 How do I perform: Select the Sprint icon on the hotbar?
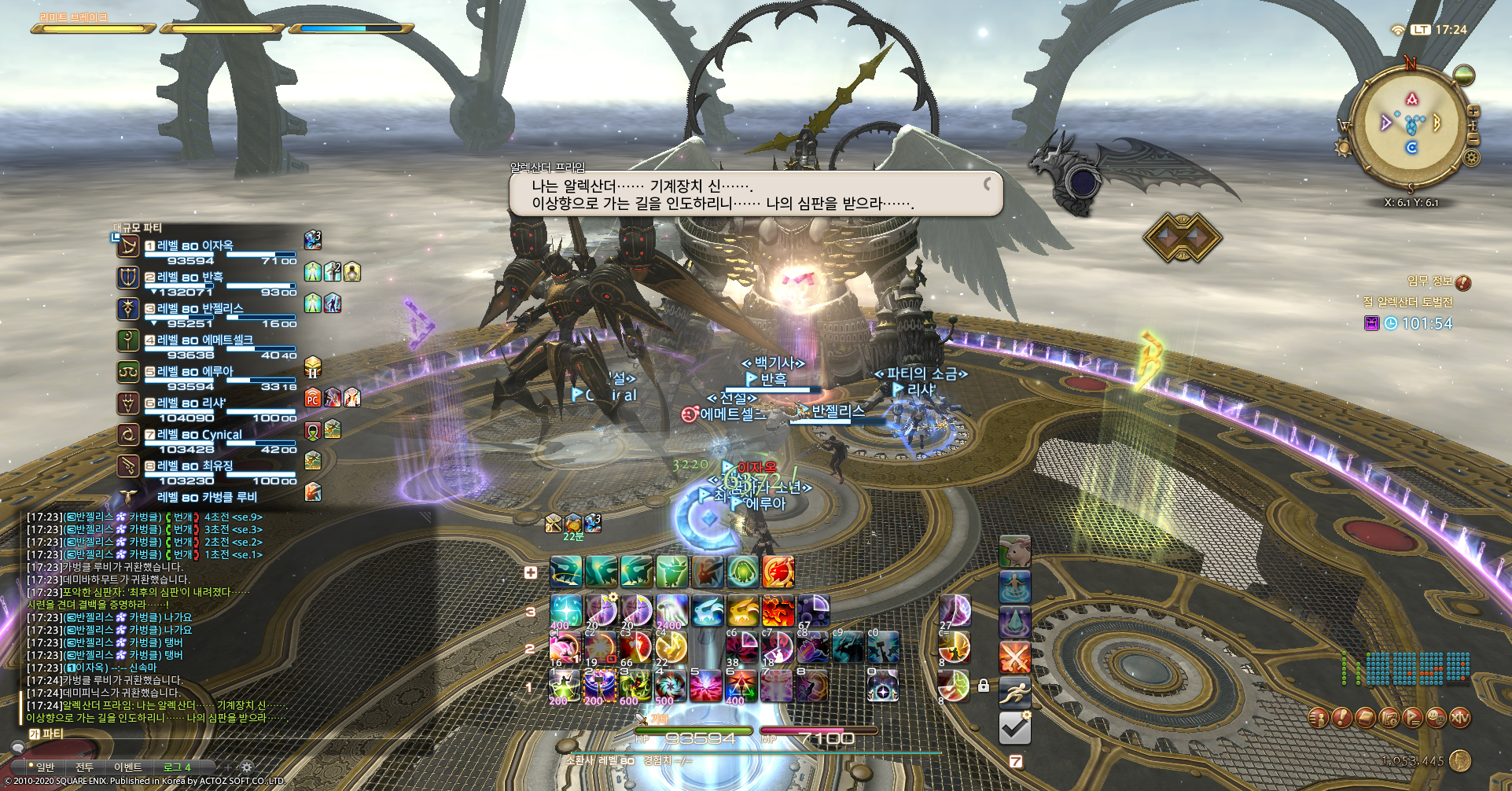point(1014,691)
